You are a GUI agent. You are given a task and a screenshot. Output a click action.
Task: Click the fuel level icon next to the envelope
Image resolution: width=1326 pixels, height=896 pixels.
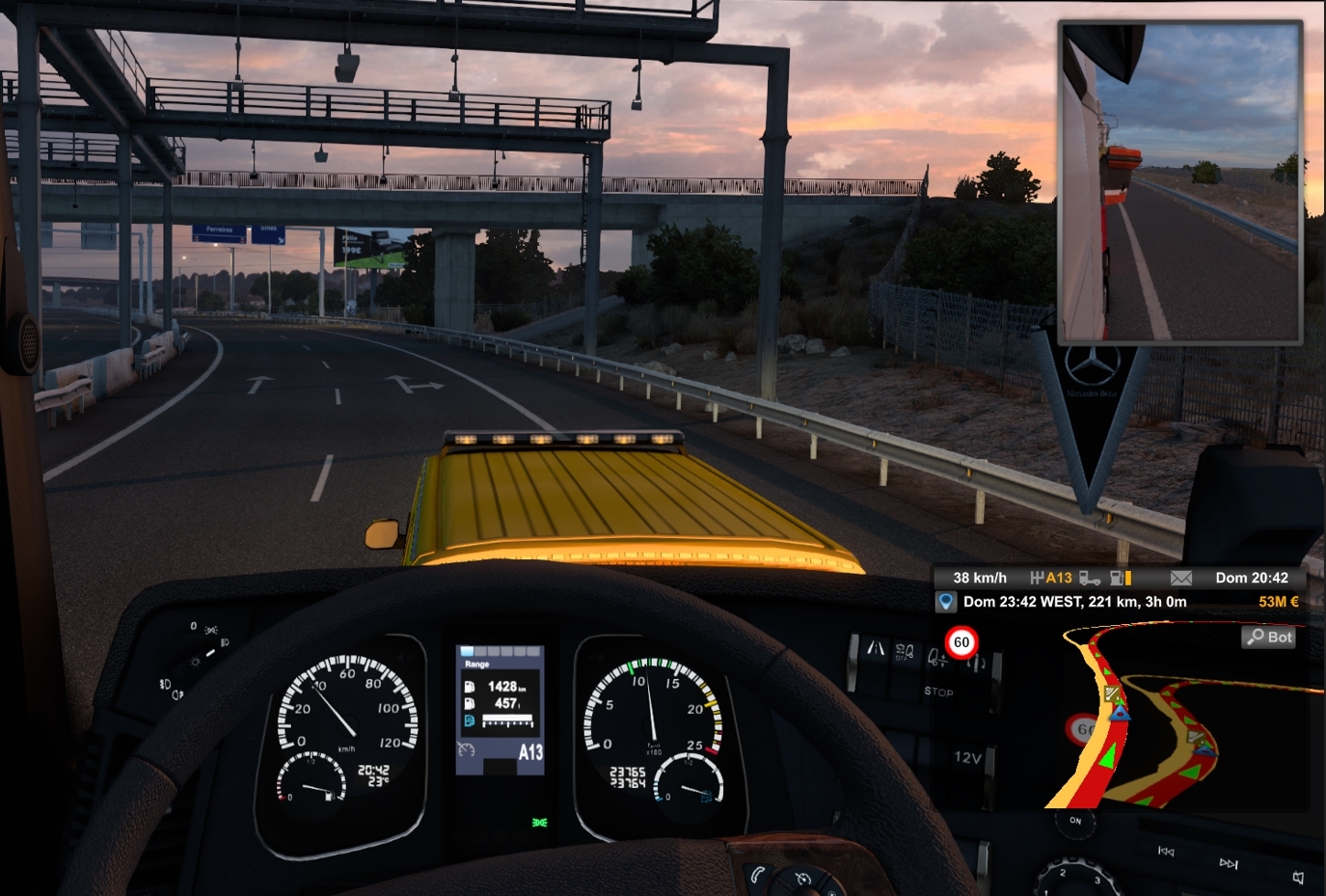point(1121,577)
